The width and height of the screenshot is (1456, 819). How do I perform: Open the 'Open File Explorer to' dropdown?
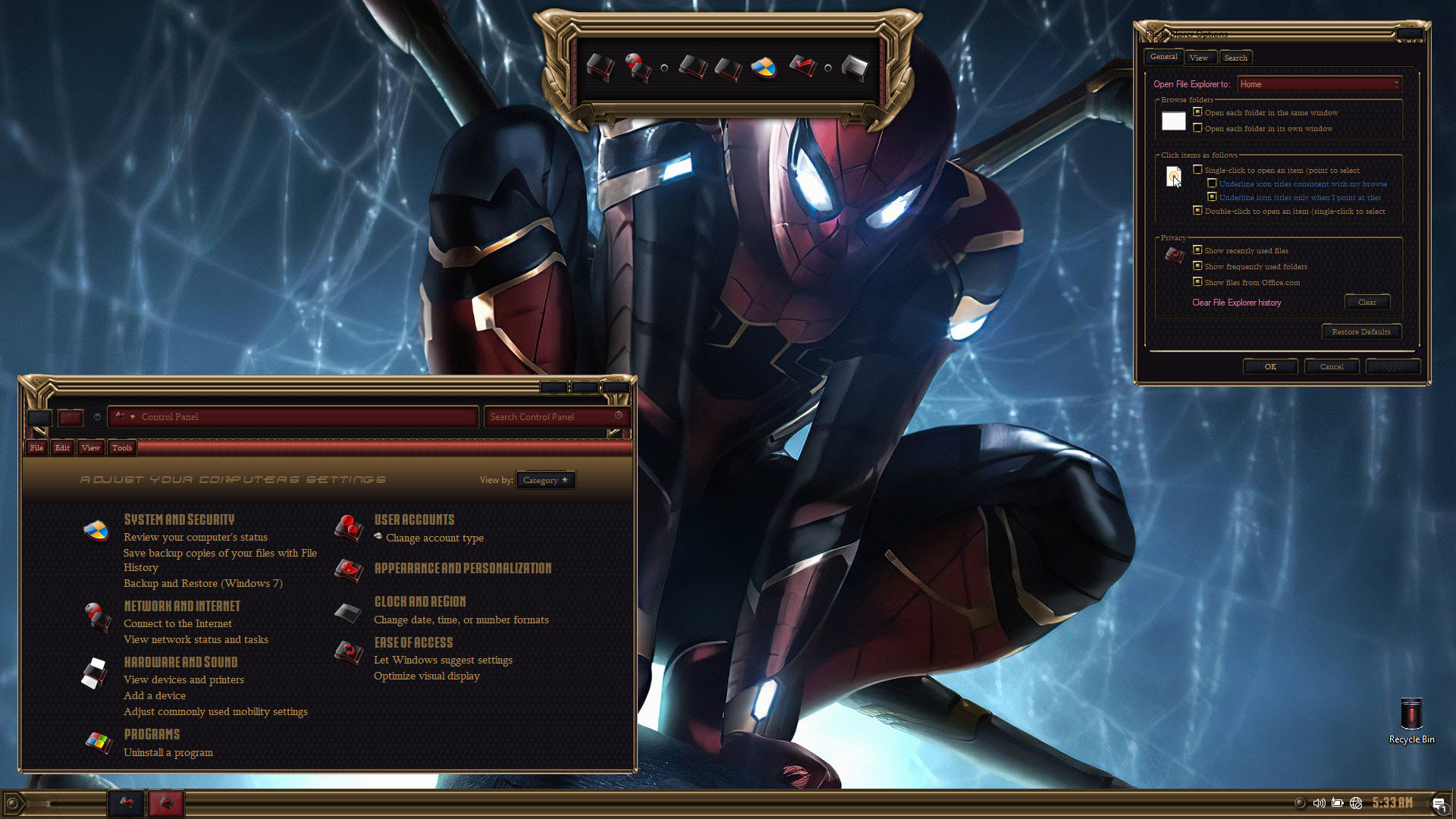pyautogui.click(x=1319, y=84)
